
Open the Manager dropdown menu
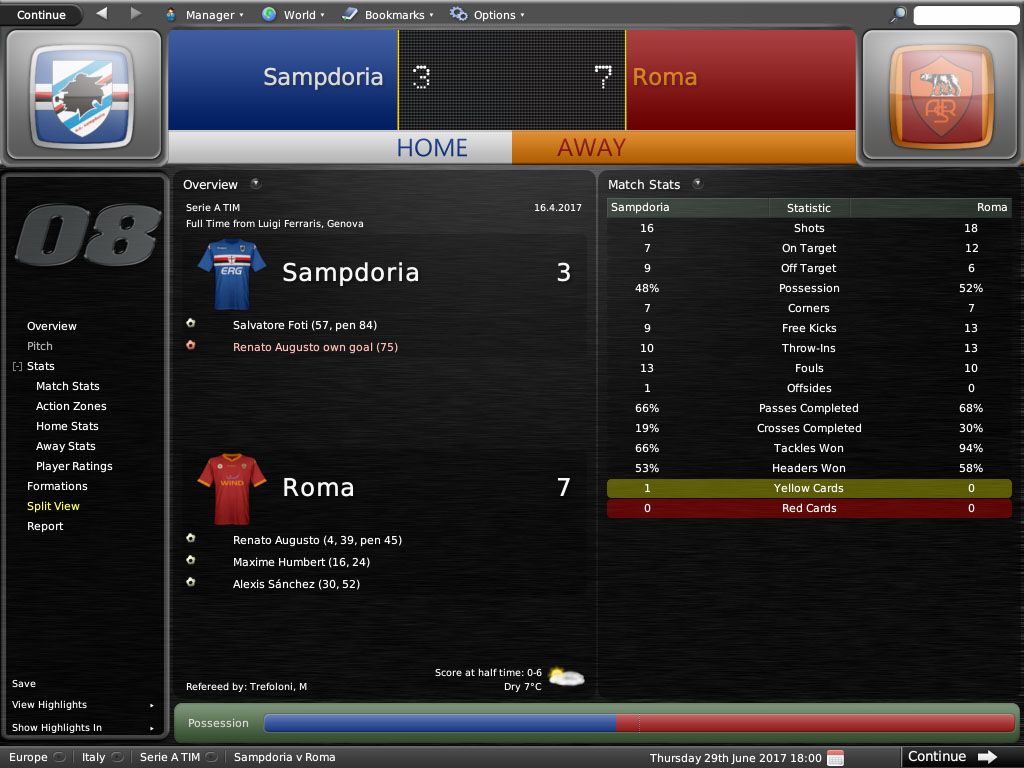pos(209,15)
